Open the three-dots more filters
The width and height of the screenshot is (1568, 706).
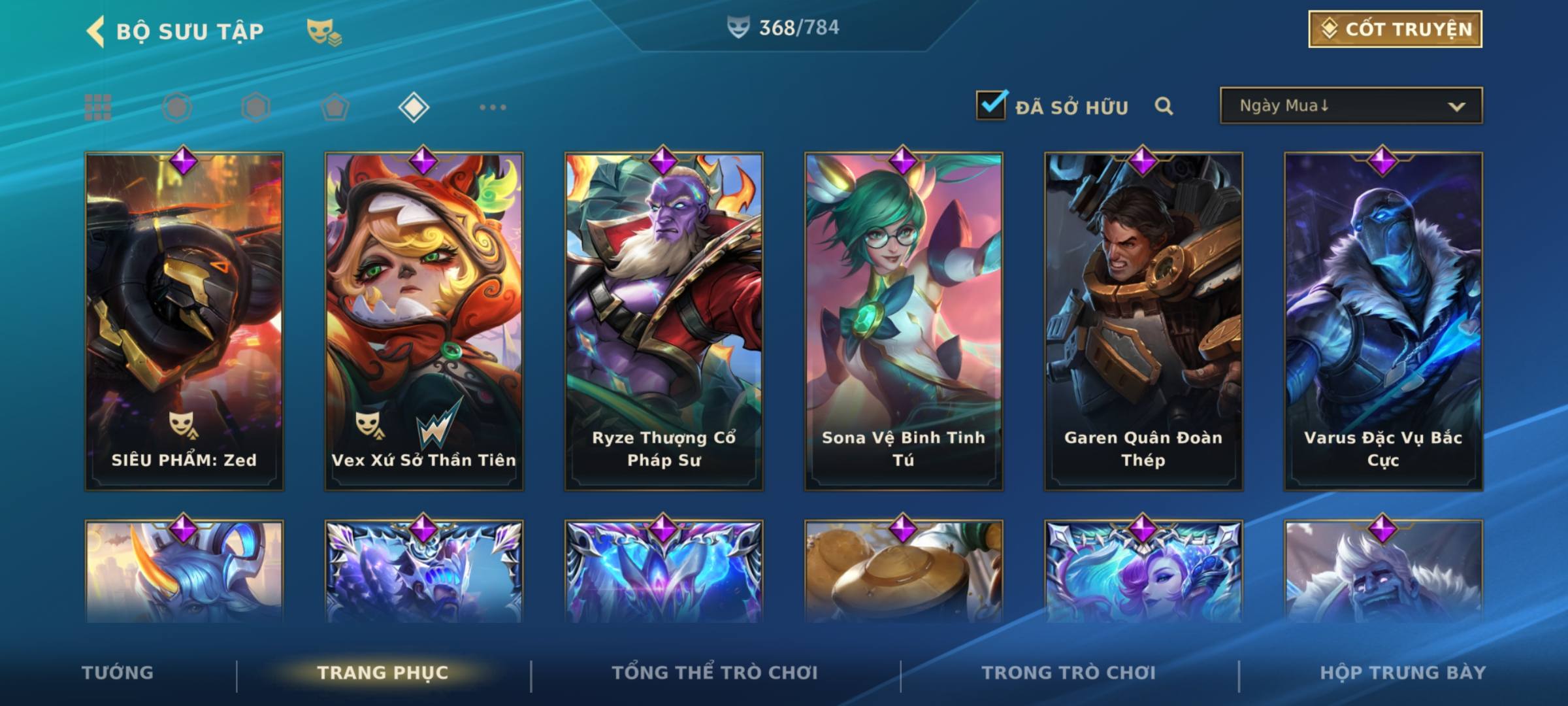[x=493, y=107]
